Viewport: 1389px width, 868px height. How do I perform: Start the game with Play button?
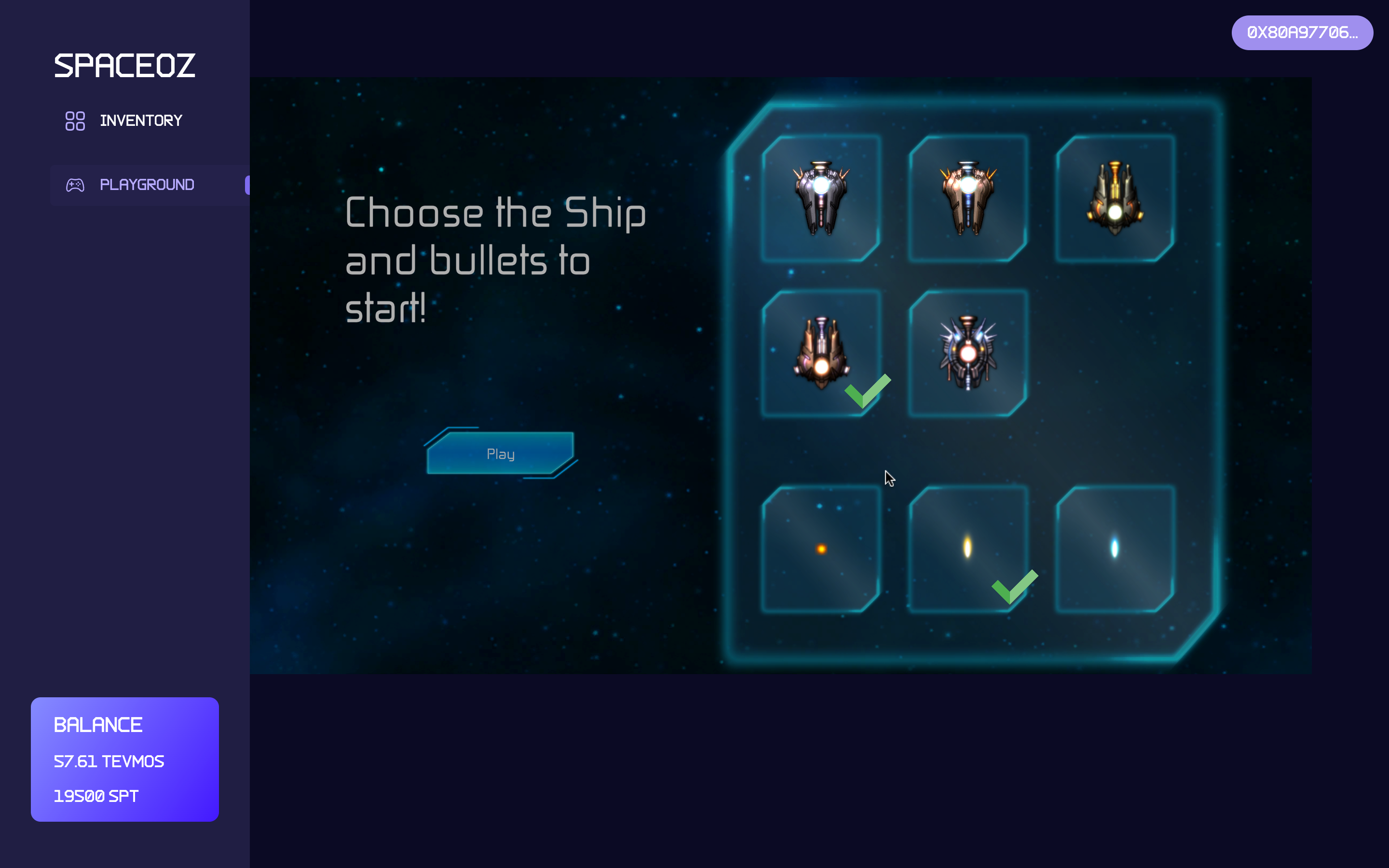[500, 453]
